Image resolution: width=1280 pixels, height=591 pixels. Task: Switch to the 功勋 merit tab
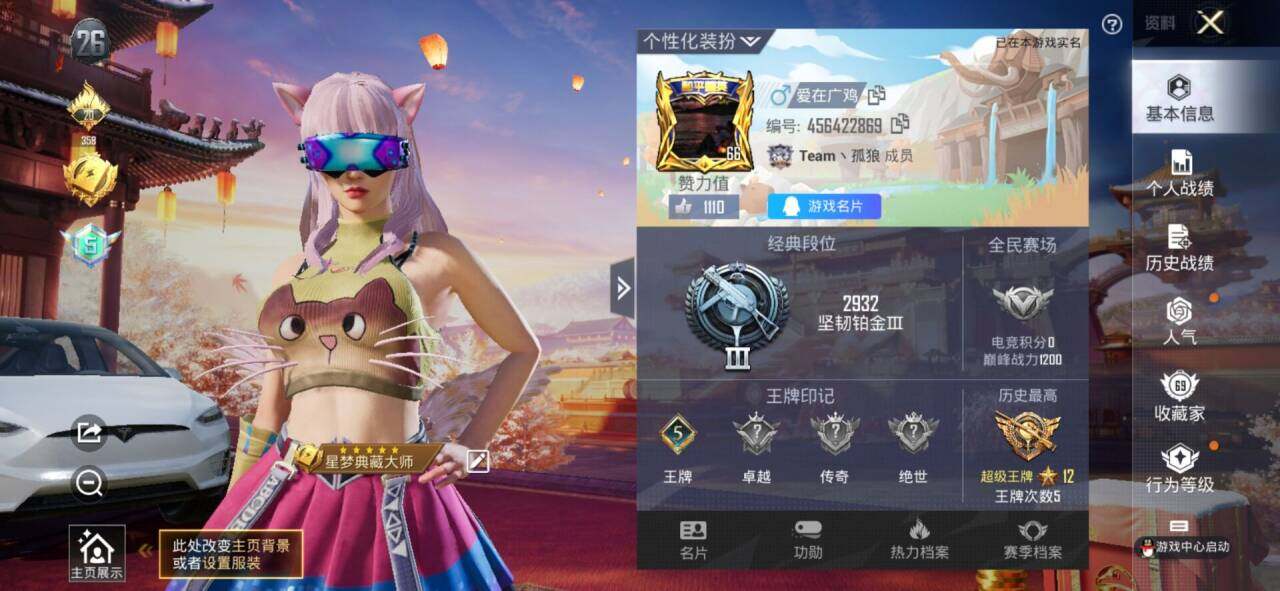pos(808,540)
